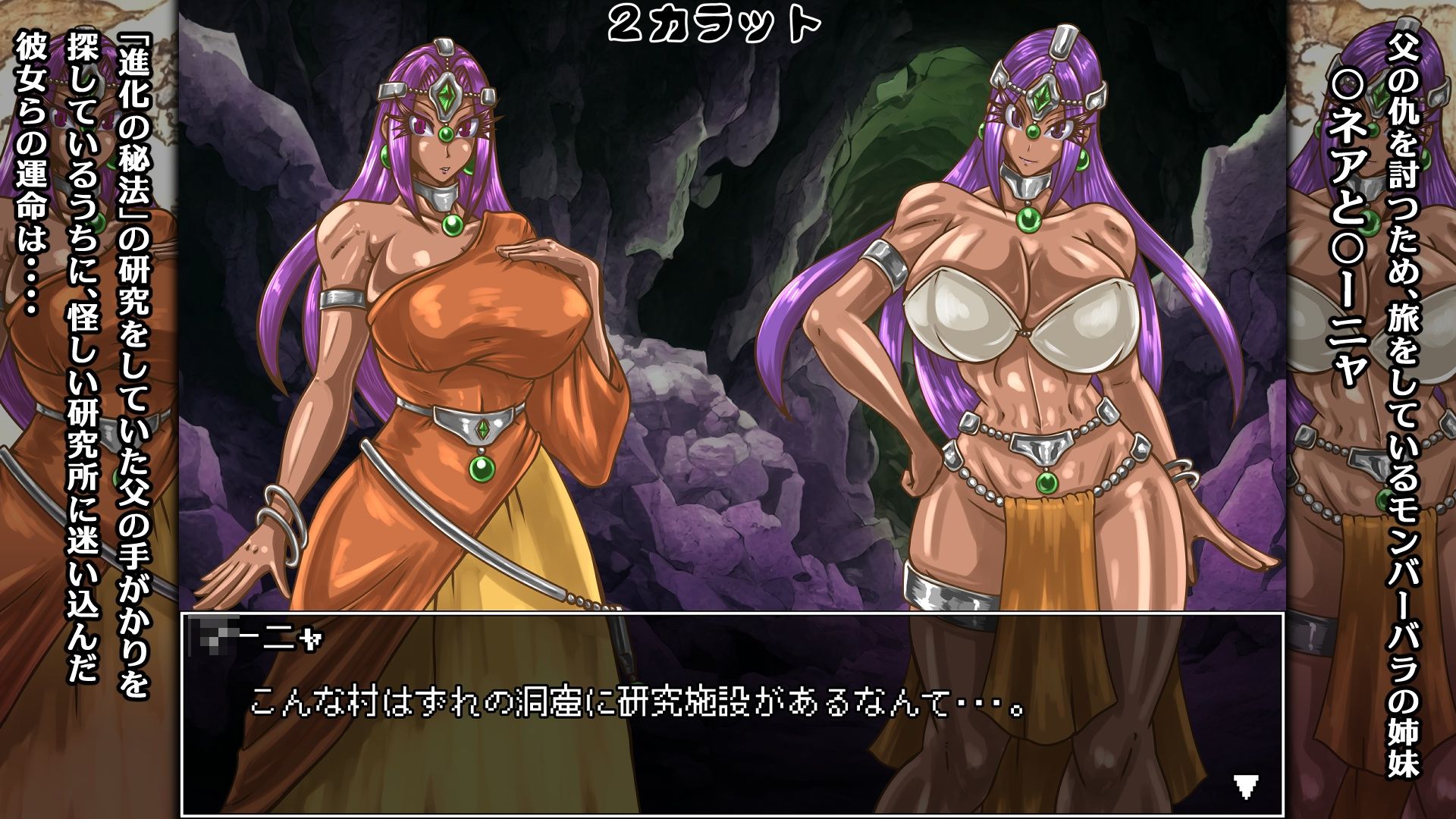Click the chapter title 2カラット

click(x=711, y=25)
